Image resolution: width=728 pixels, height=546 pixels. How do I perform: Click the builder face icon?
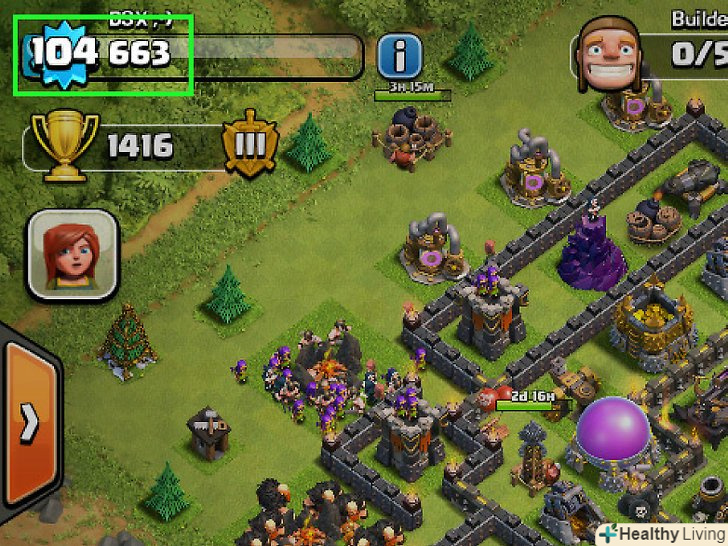612,53
